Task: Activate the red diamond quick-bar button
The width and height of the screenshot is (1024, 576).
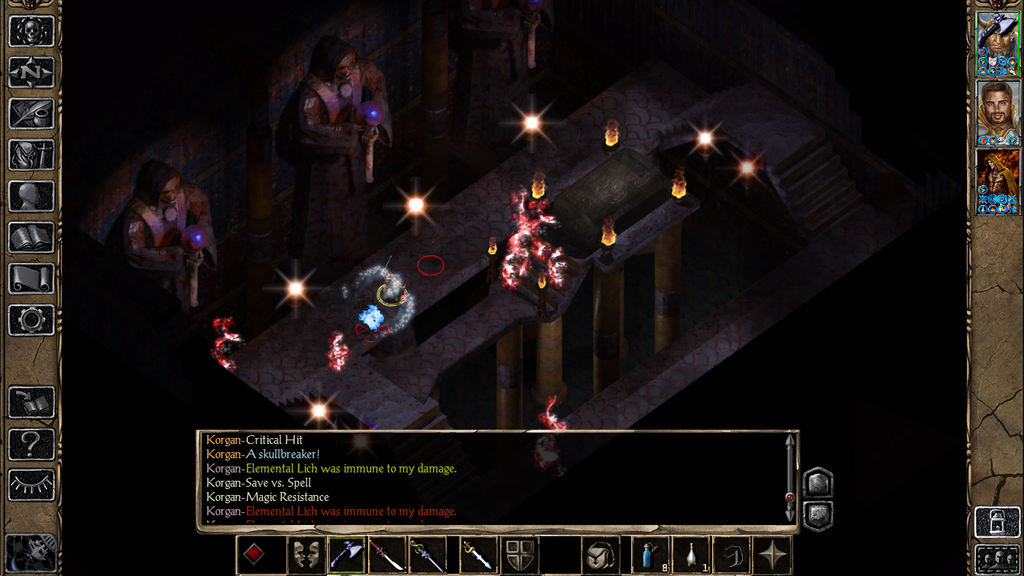Action: coord(254,555)
